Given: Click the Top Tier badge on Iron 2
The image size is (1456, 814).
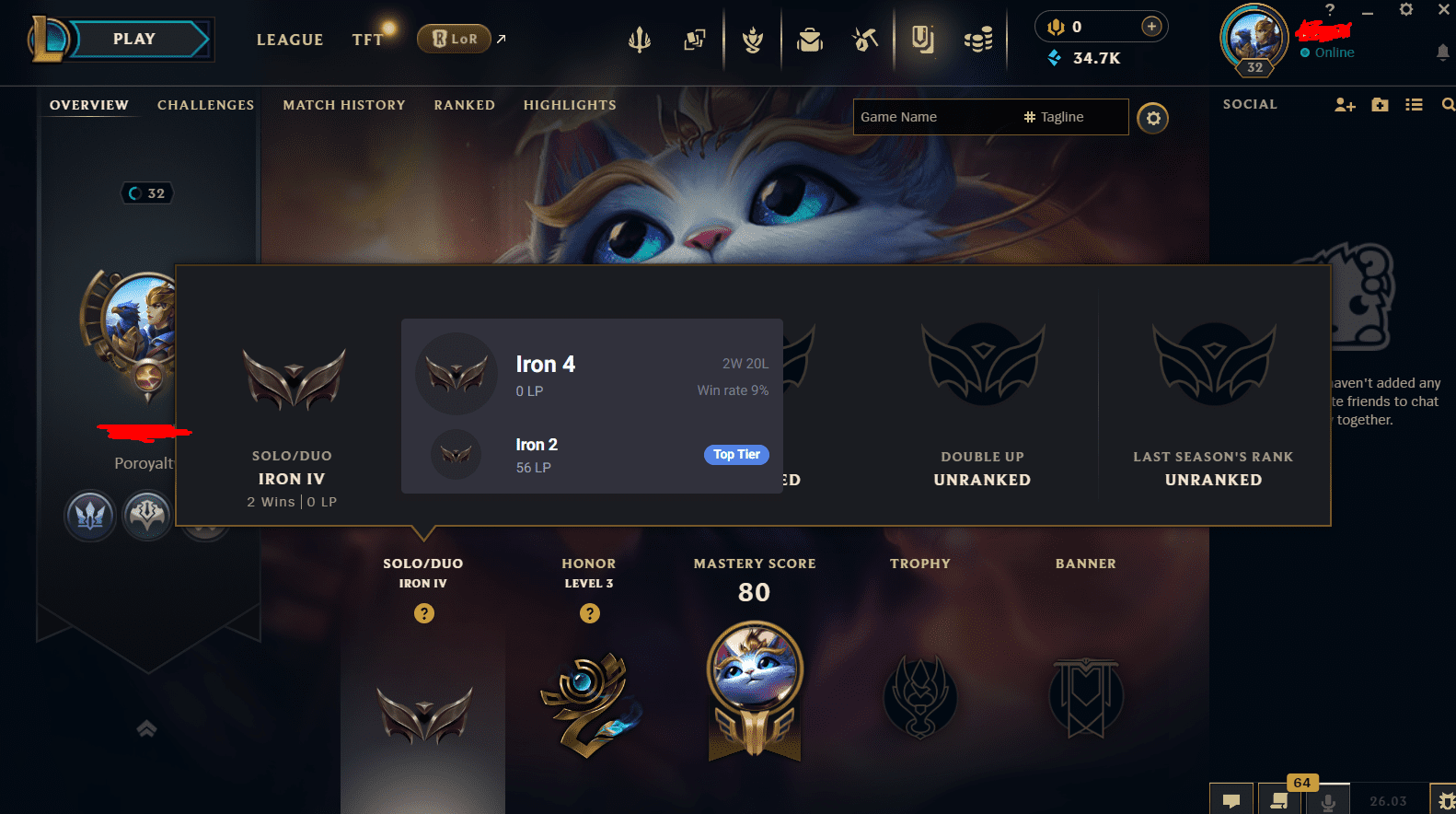Looking at the screenshot, I should [736, 454].
